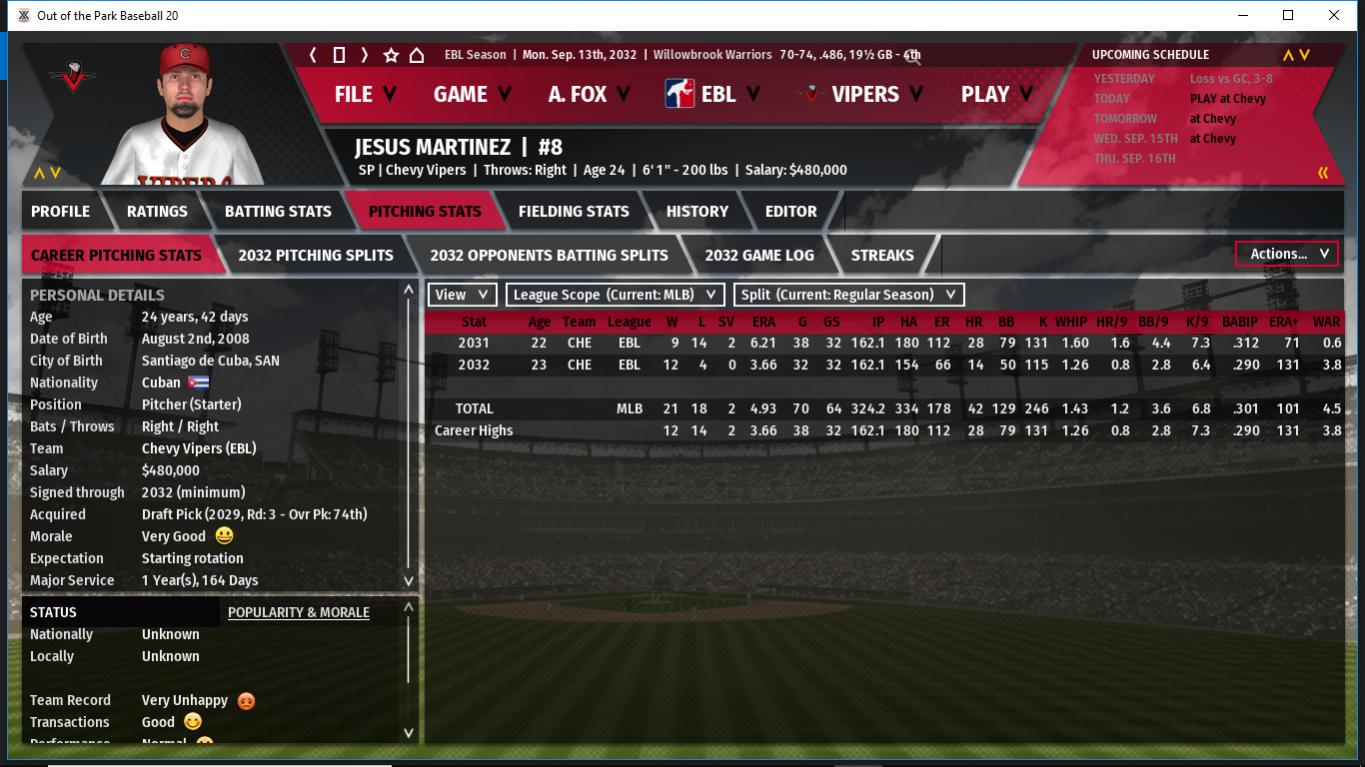Screen dimensions: 1365x767
Task: Show the 2032 Game Log subtab
Action: coord(759,255)
